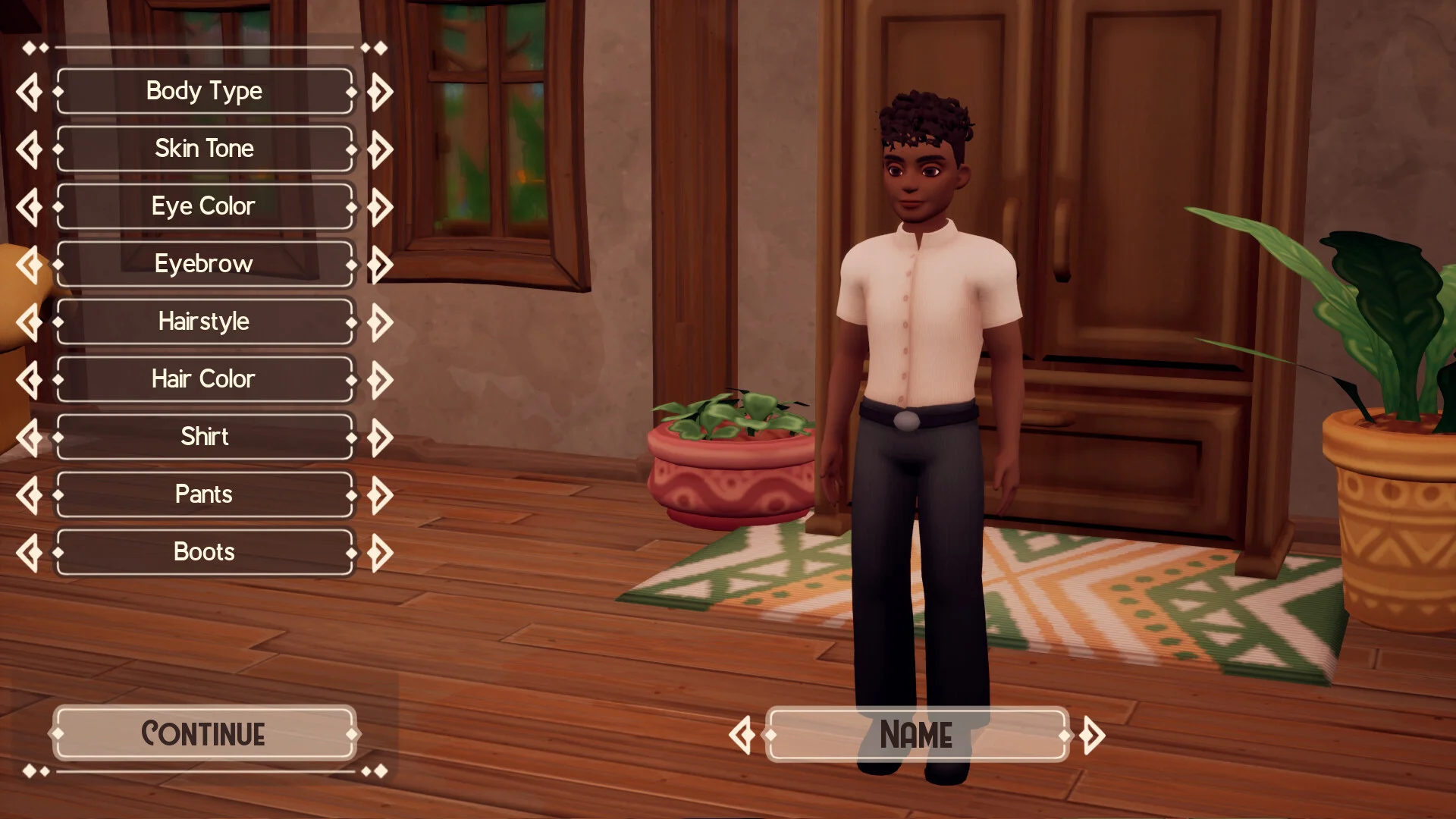Click the Continue button

(204, 733)
